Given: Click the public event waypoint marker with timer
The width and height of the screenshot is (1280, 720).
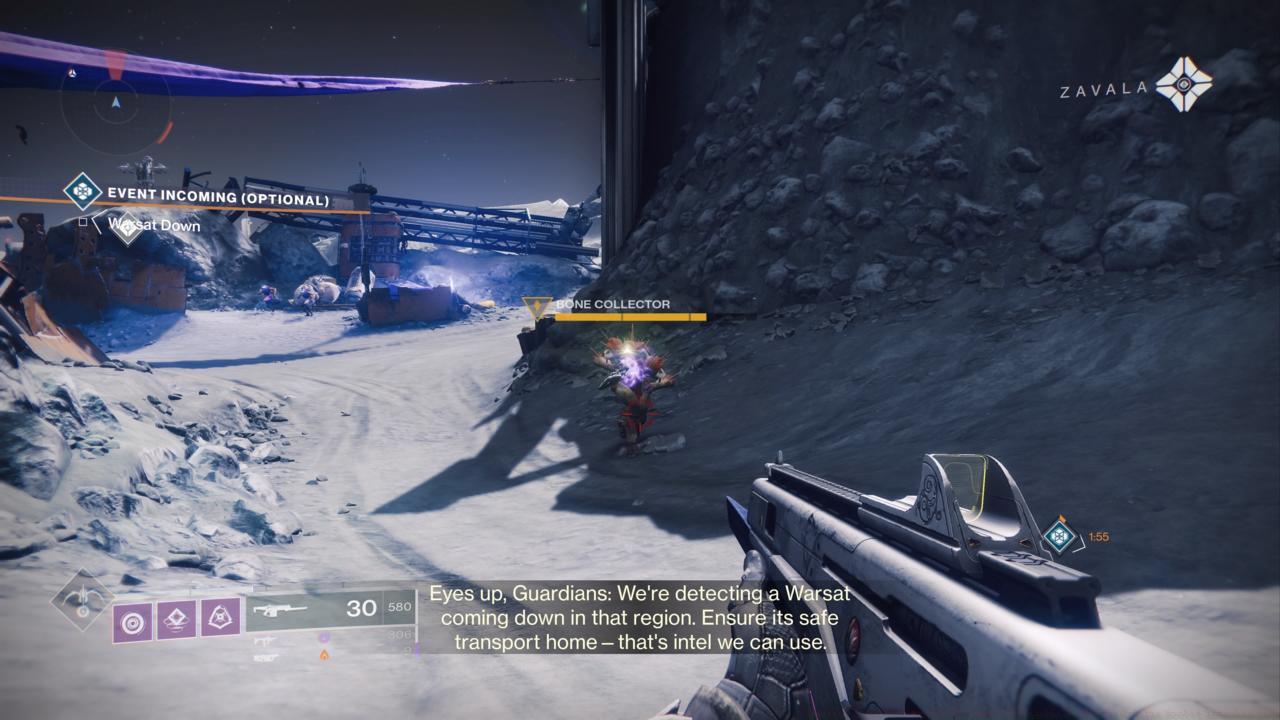Looking at the screenshot, I should tap(1058, 536).
